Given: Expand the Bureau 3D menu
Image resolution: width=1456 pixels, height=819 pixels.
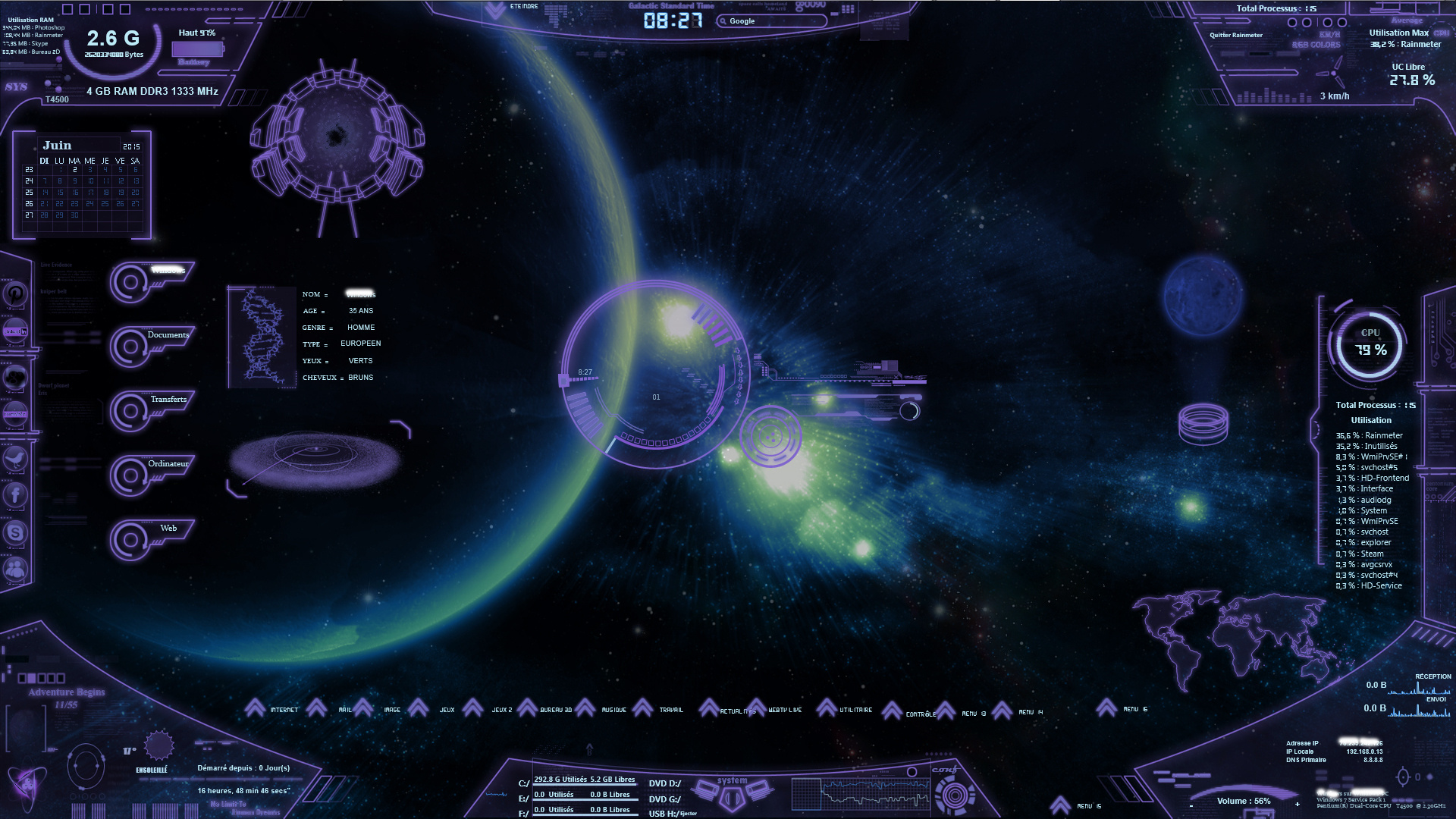Looking at the screenshot, I should 556,710.
